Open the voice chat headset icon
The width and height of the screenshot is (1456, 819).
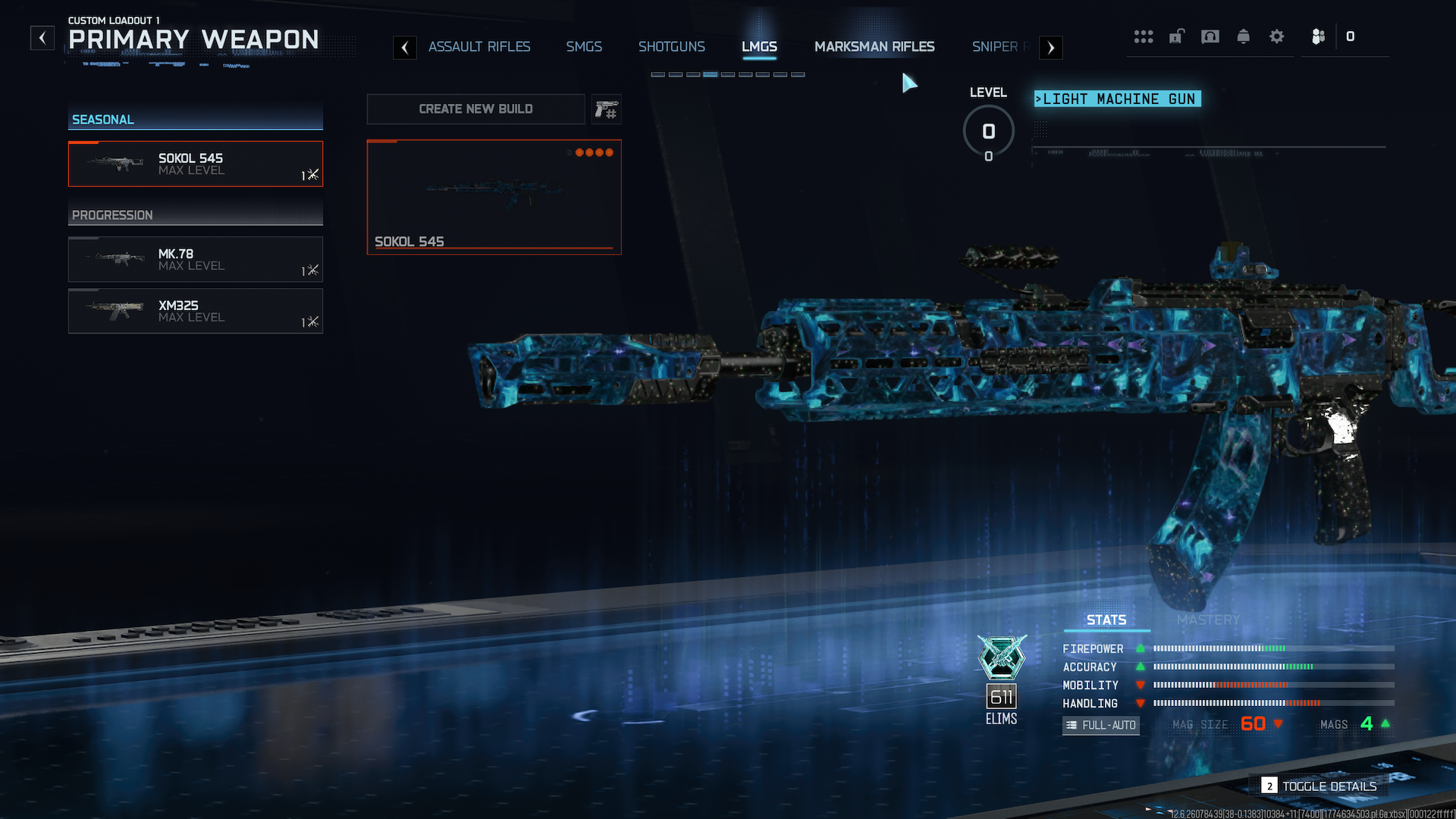1210,36
